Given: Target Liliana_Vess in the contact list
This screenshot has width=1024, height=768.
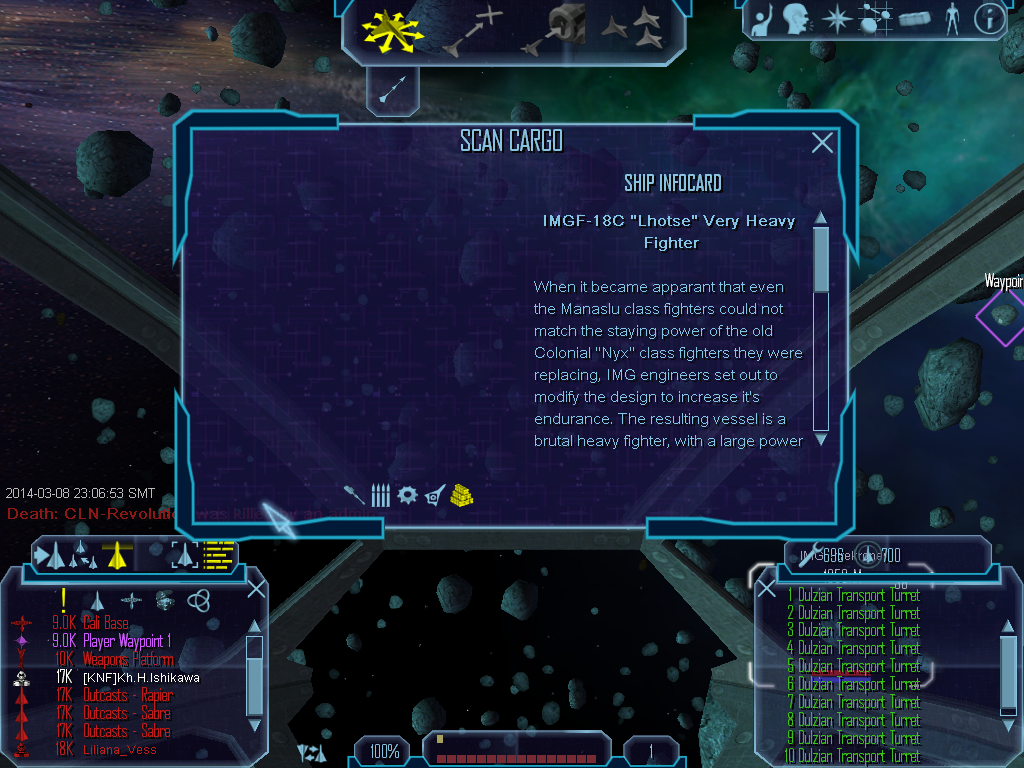Looking at the screenshot, I should pos(120,749).
